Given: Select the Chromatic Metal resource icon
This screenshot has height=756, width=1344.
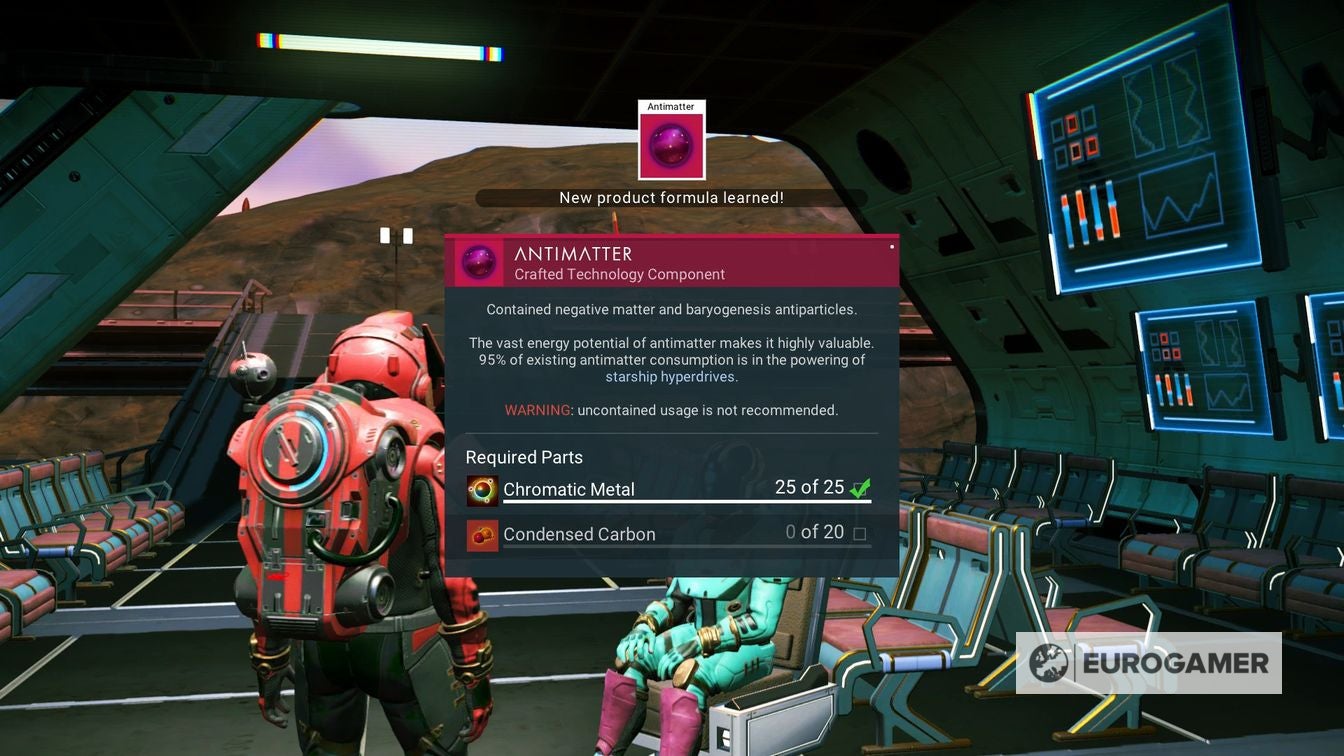Looking at the screenshot, I should click(481, 491).
